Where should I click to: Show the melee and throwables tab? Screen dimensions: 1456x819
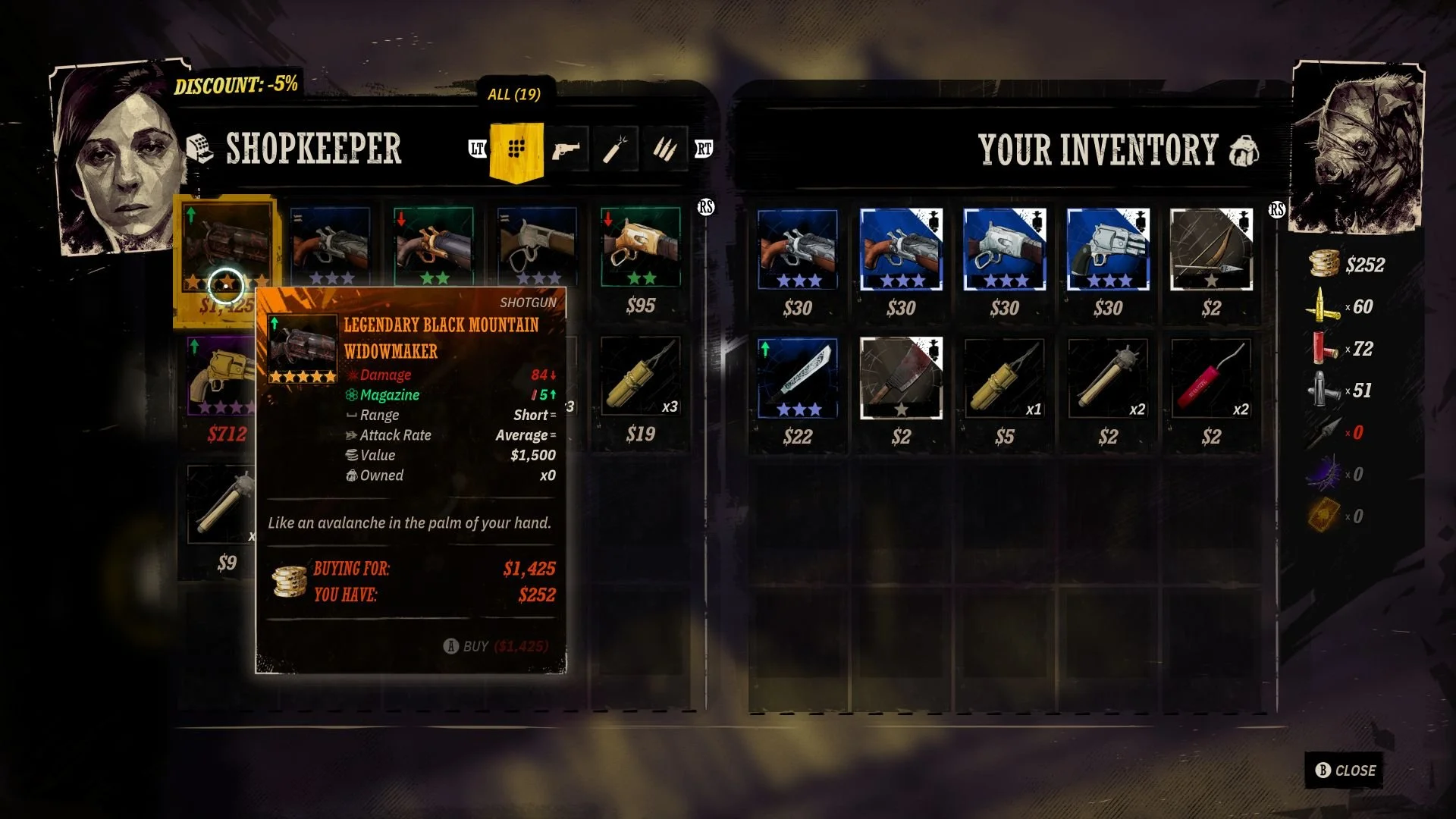tap(616, 149)
